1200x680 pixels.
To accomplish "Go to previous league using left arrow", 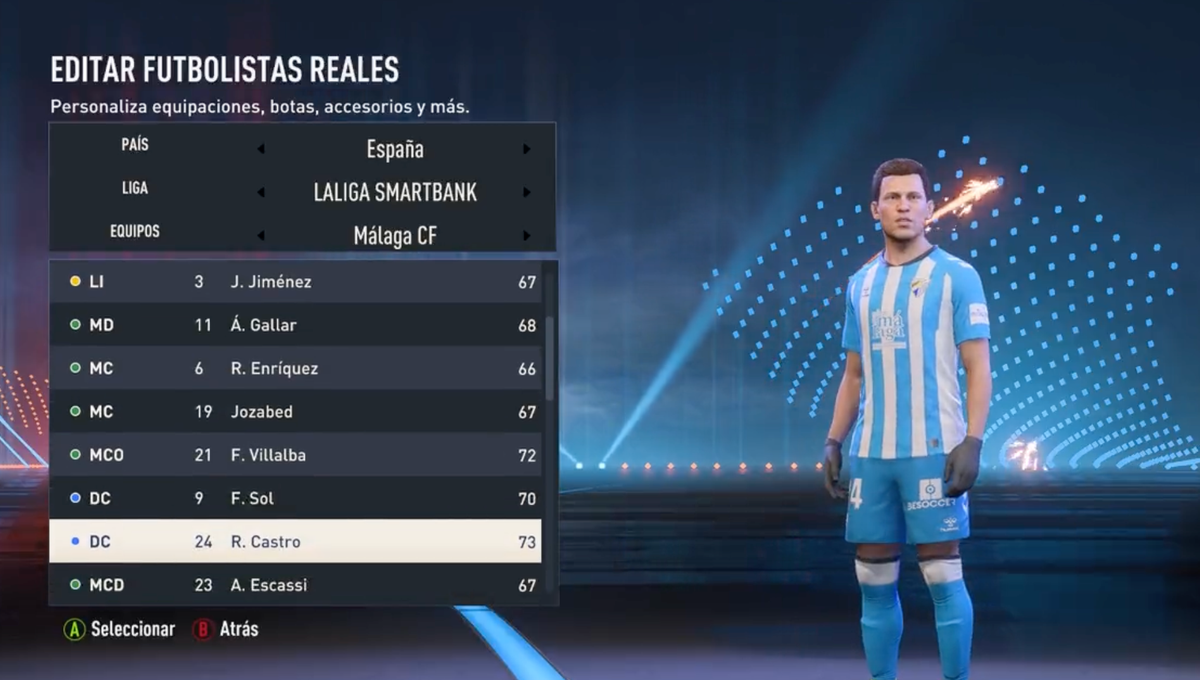I will [261, 193].
